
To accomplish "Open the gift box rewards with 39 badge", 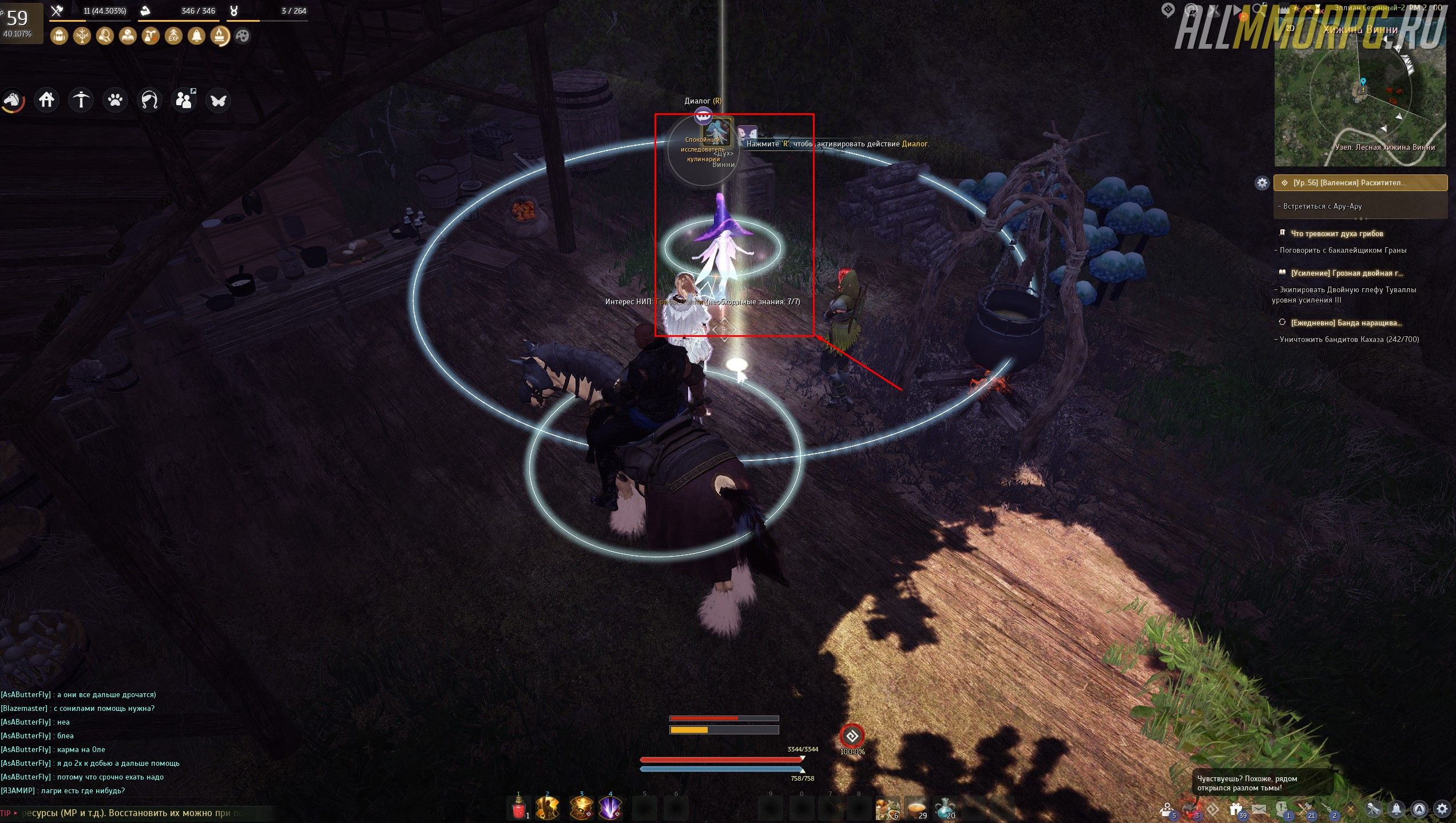I will tap(1235, 809).
